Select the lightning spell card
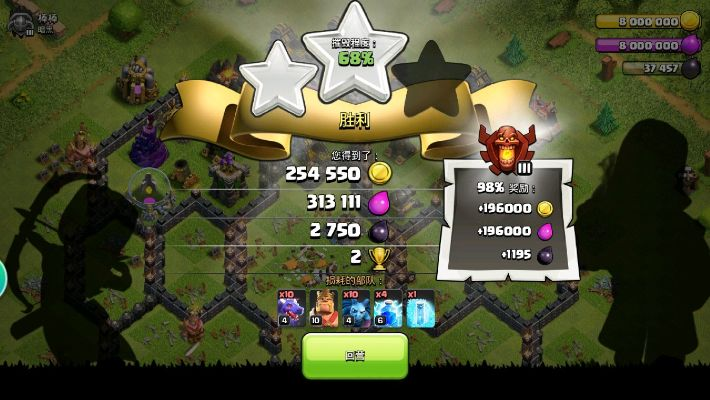 coord(388,309)
